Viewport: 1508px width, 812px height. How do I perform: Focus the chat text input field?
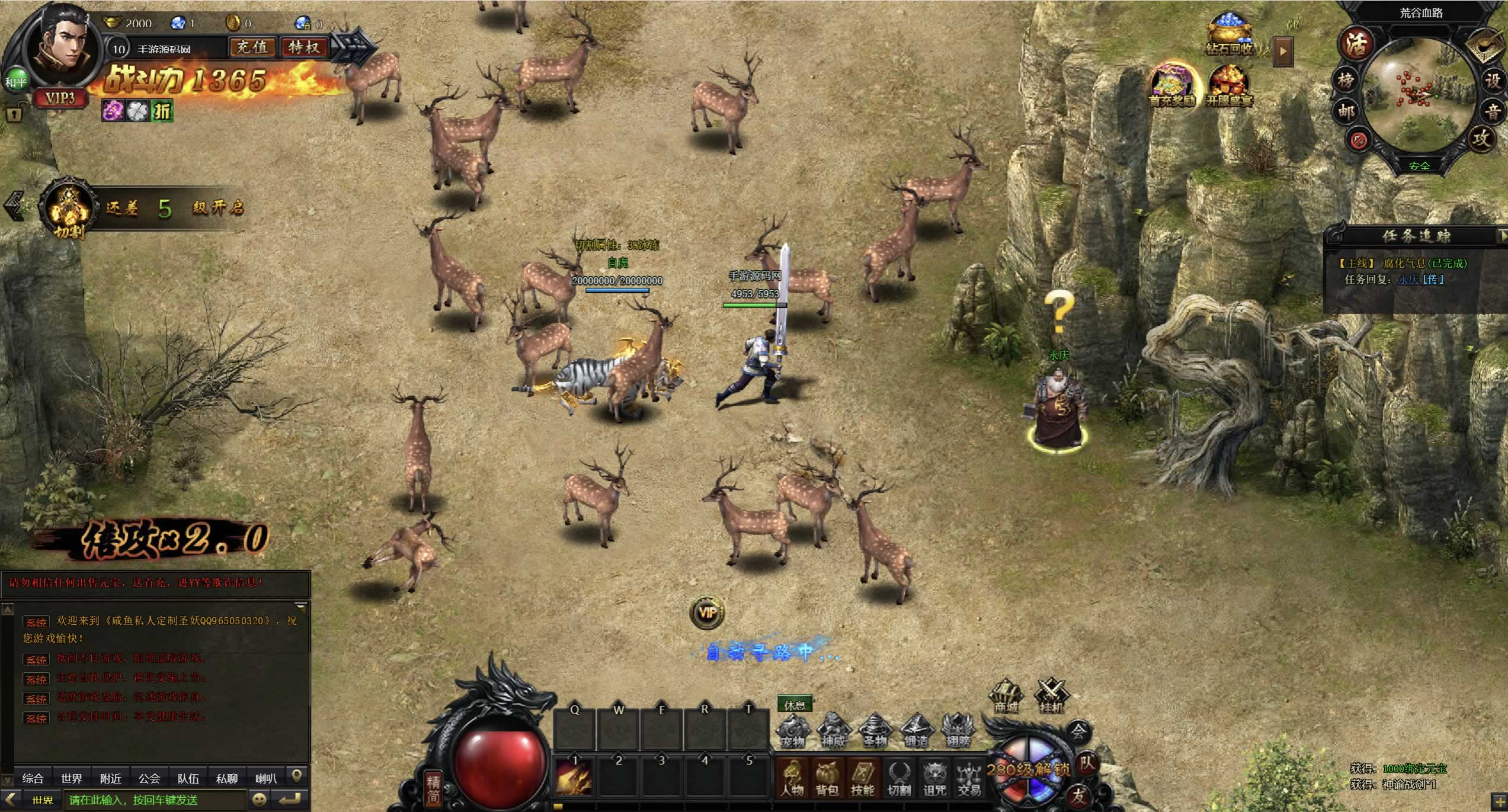(155, 800)
